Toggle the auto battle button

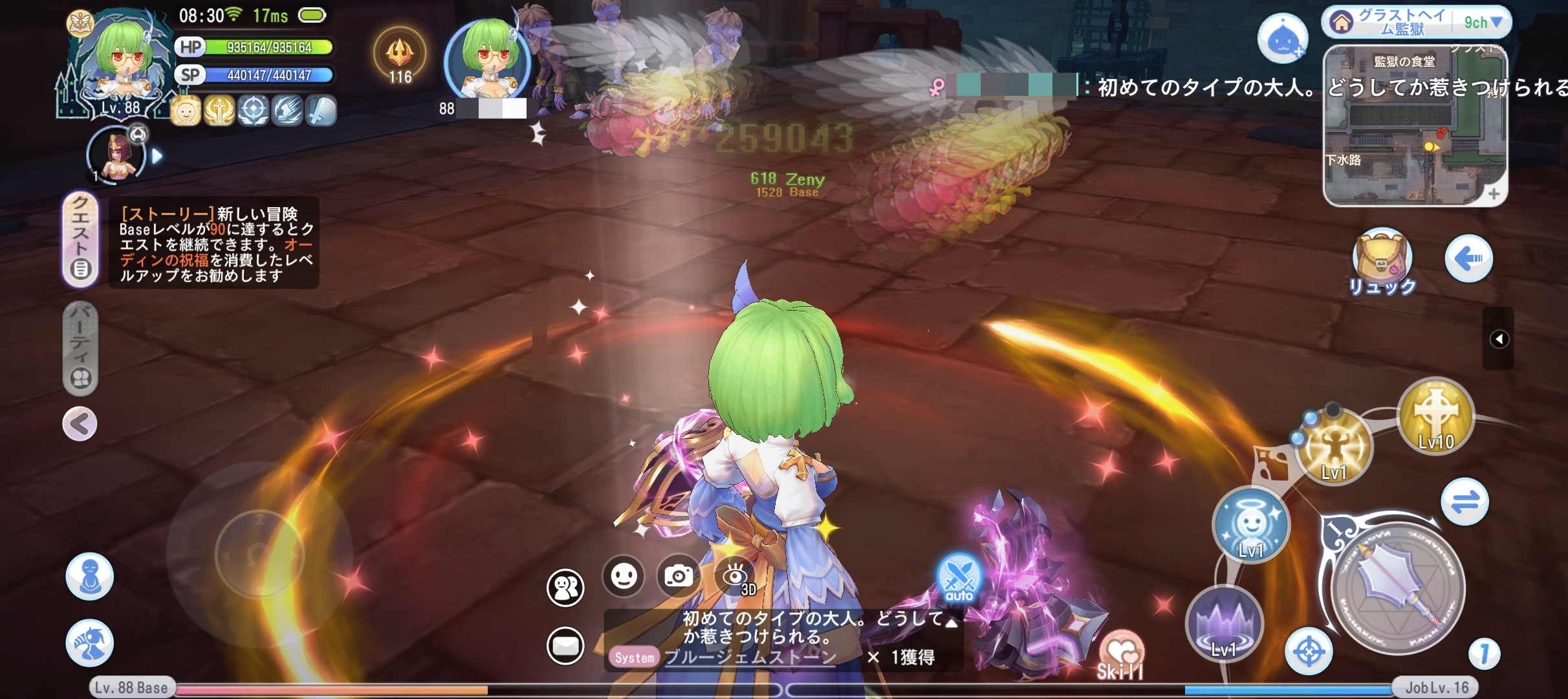(x=959, y=578)
